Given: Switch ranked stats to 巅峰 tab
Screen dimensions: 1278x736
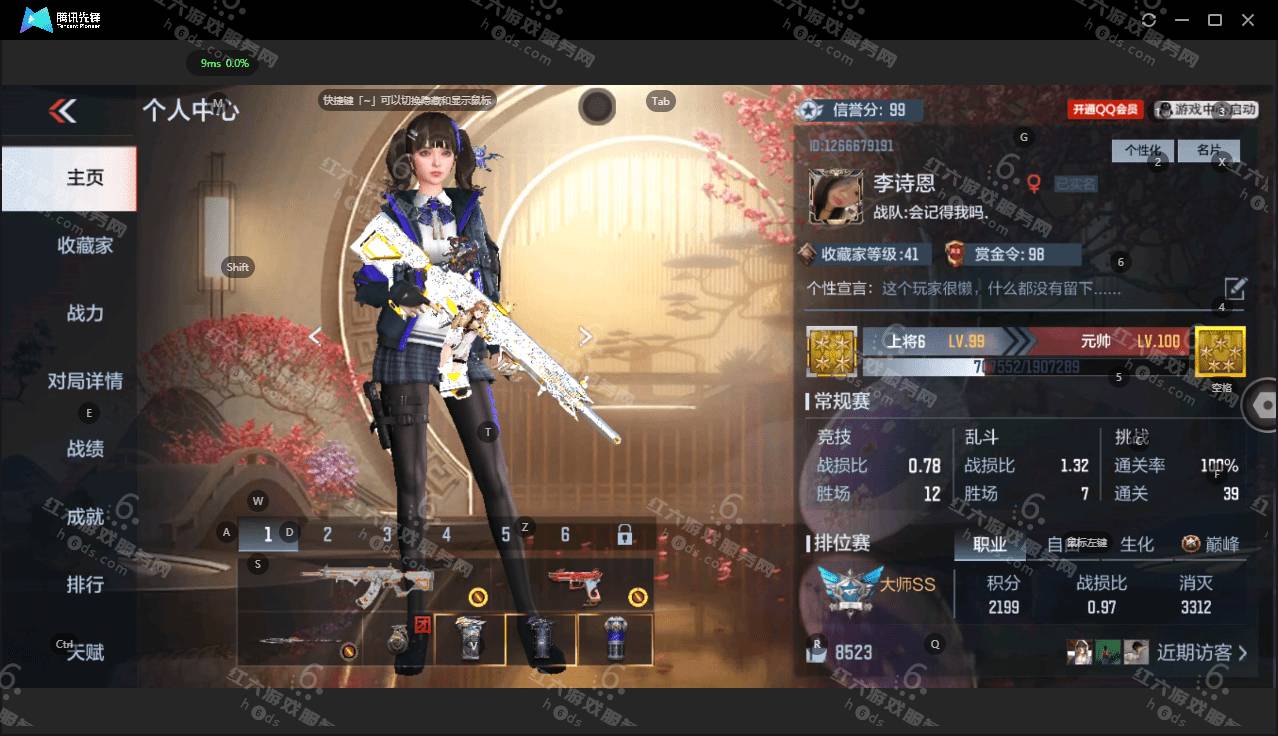Looking at the screenshot, I should click(x=1211, y=544).
